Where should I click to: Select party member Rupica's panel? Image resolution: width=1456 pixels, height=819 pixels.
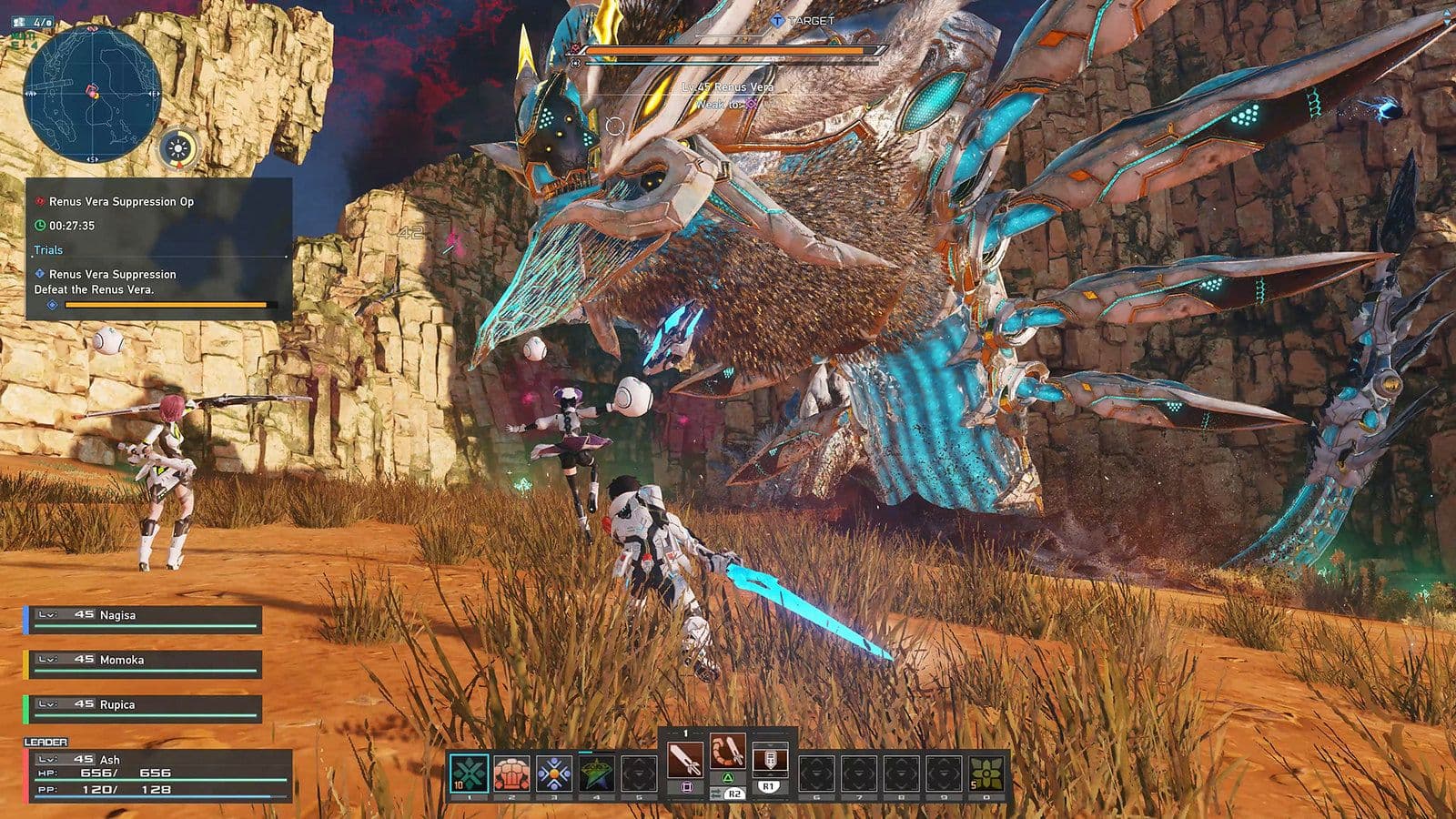click(x=144, y=709)
